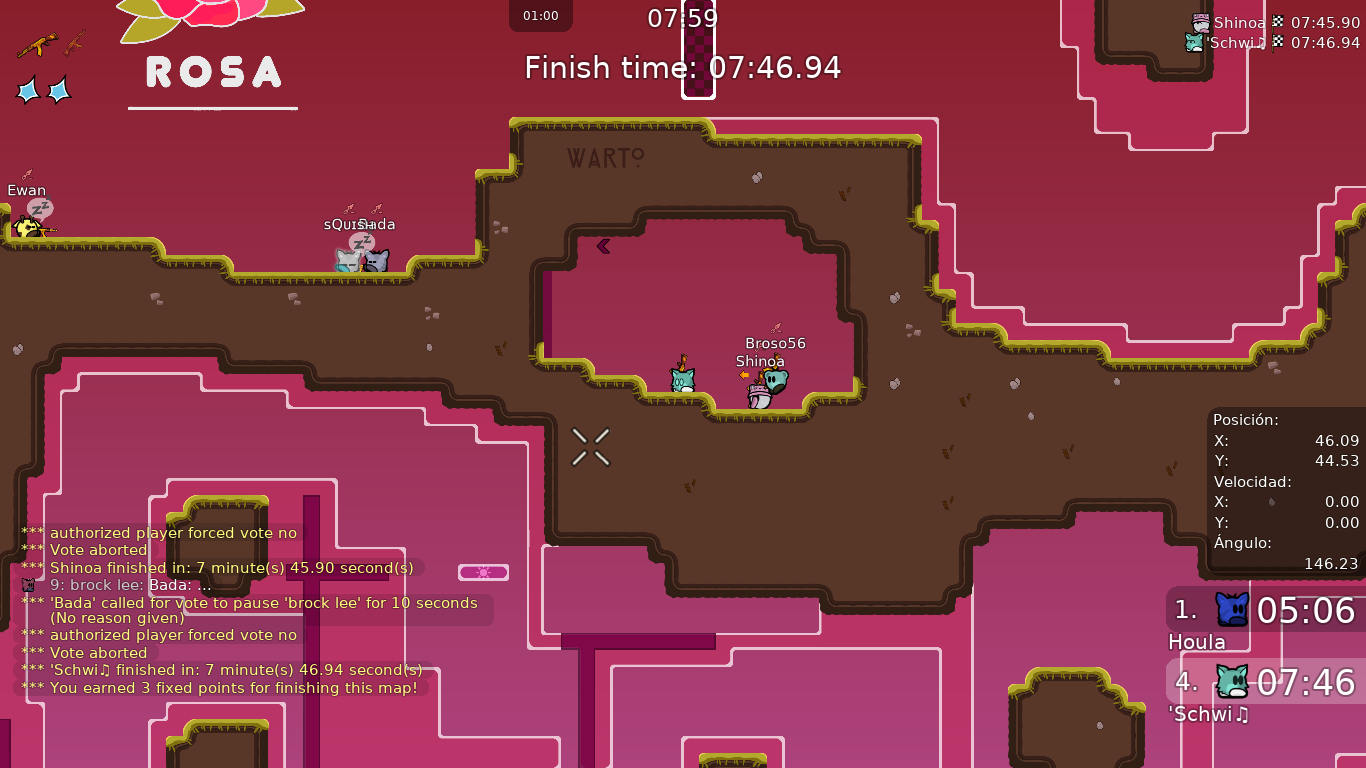
Task: Select the small dimmed rifle weapon icon
Action: [75, 43]
